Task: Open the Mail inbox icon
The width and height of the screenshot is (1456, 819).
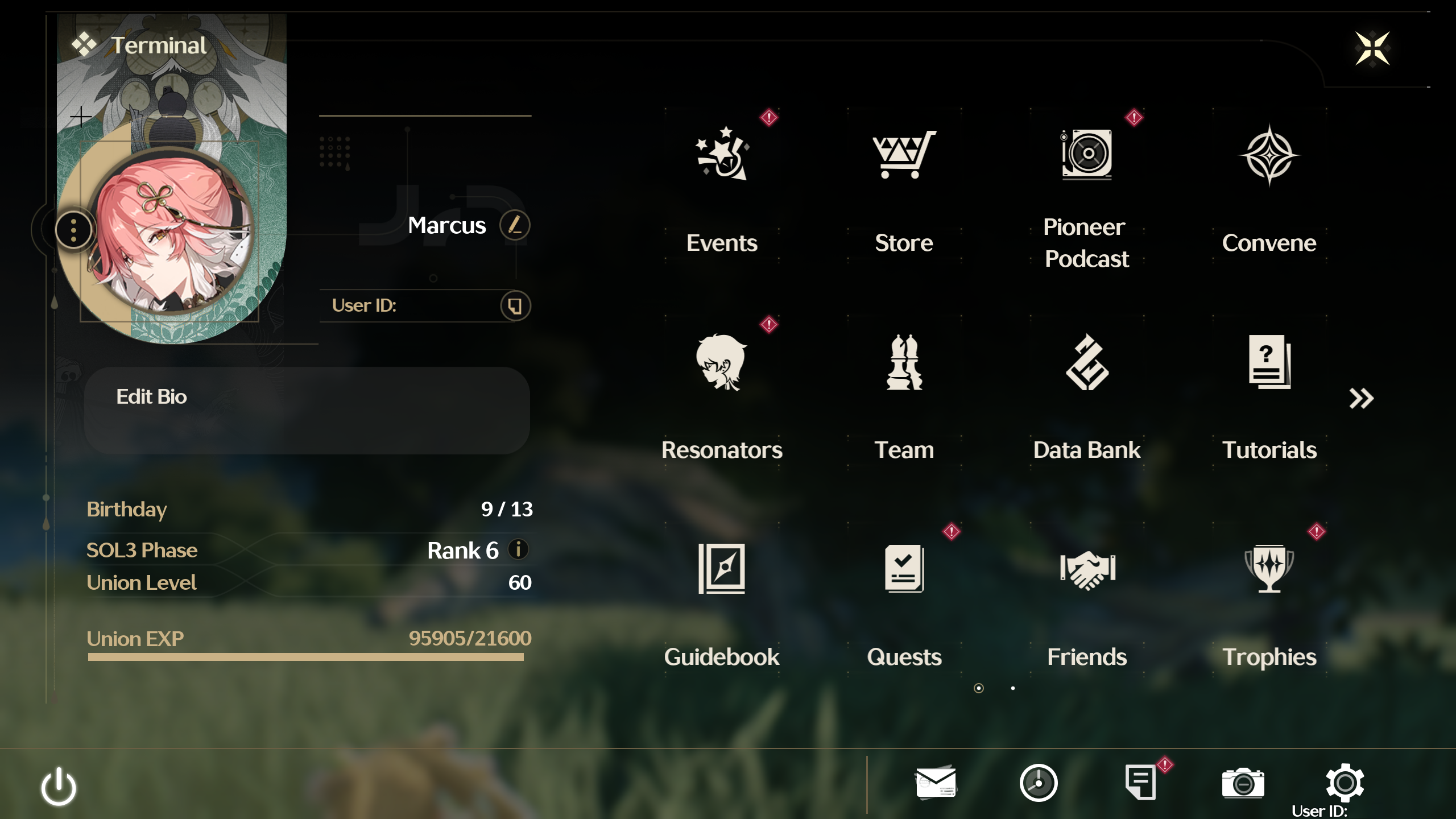Action: click(936, 783)
